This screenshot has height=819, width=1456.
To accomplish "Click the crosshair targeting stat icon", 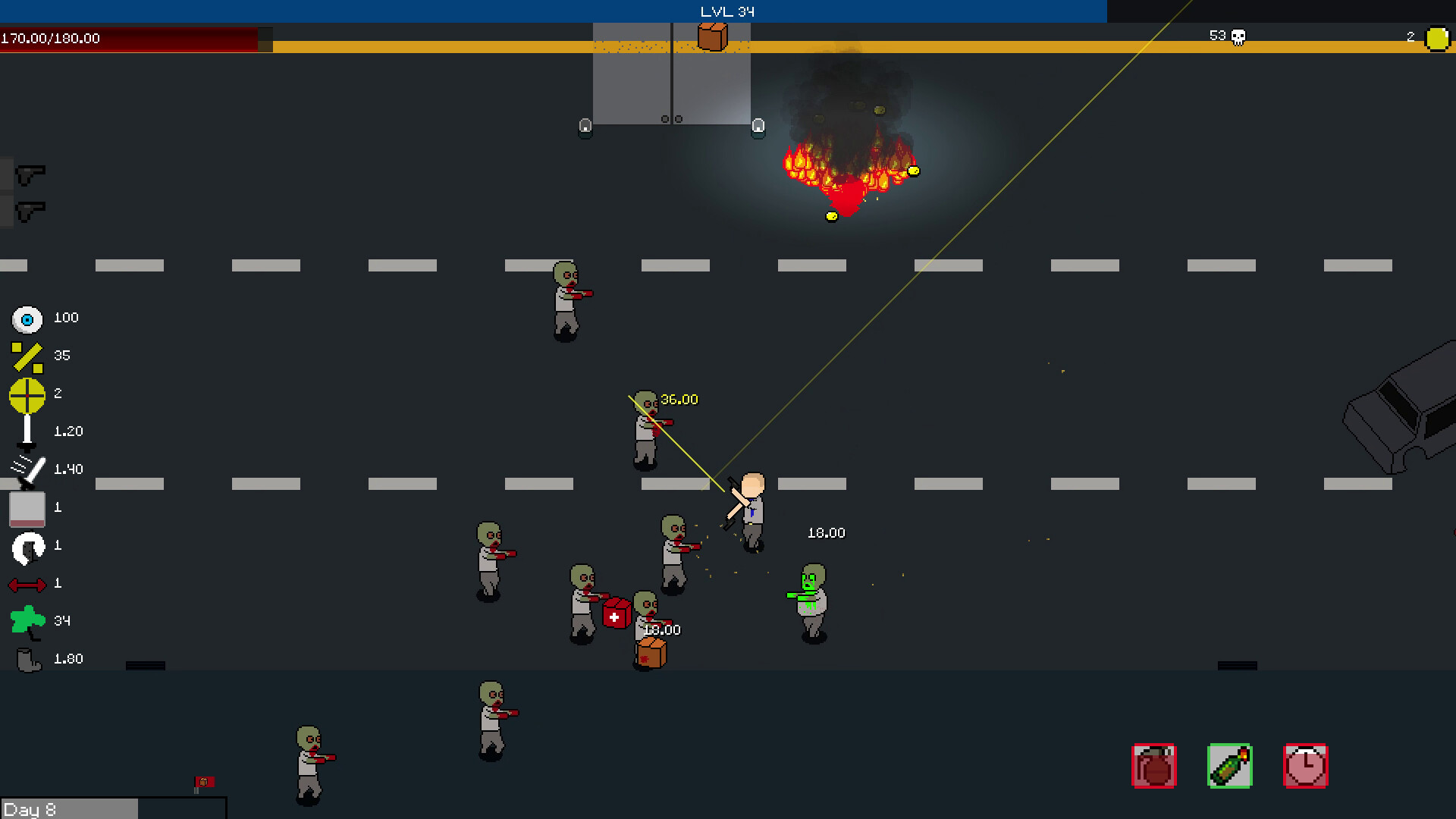I will pos(27,394).
